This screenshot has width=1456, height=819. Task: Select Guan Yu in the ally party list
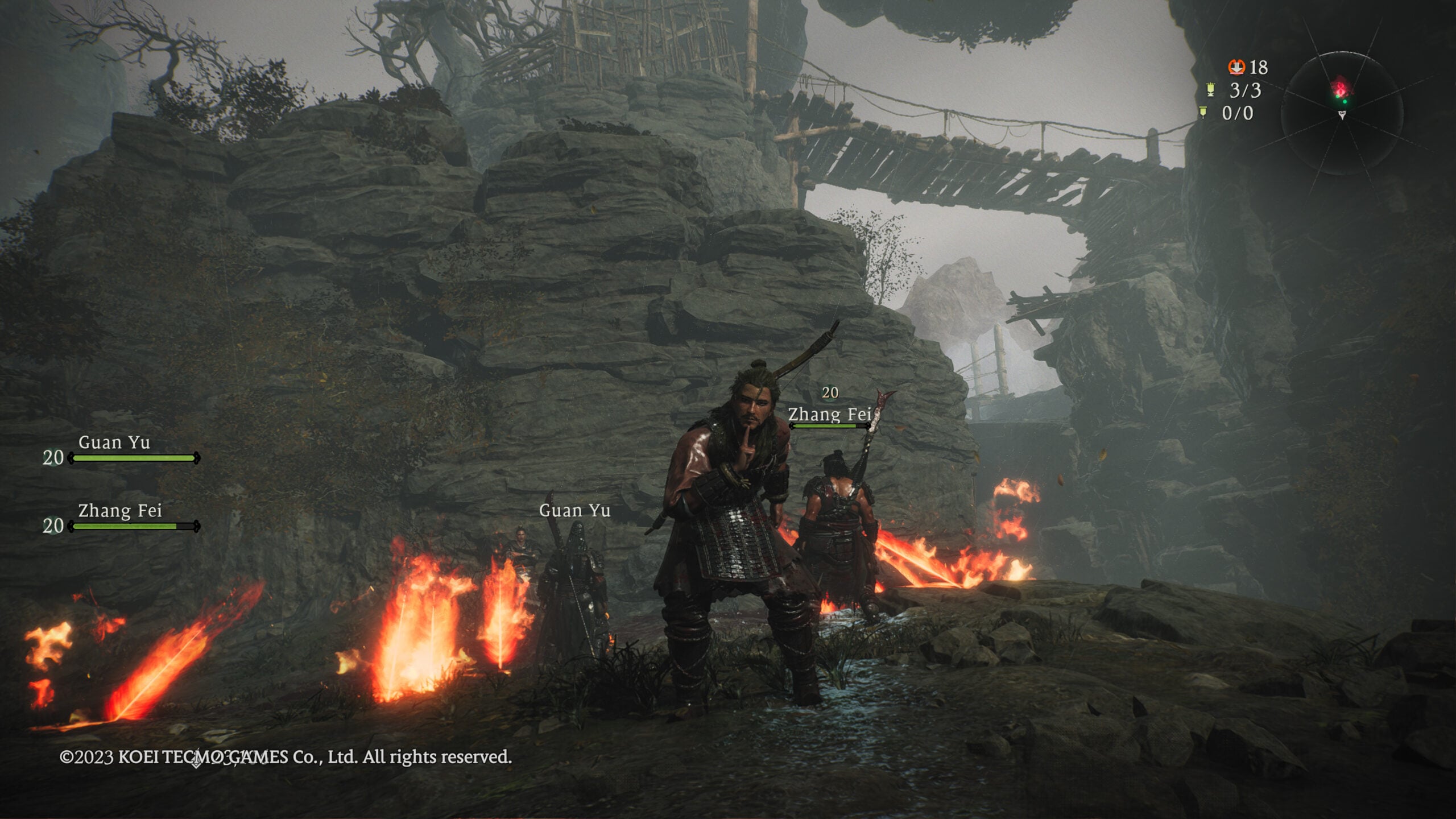click(114, 443)
